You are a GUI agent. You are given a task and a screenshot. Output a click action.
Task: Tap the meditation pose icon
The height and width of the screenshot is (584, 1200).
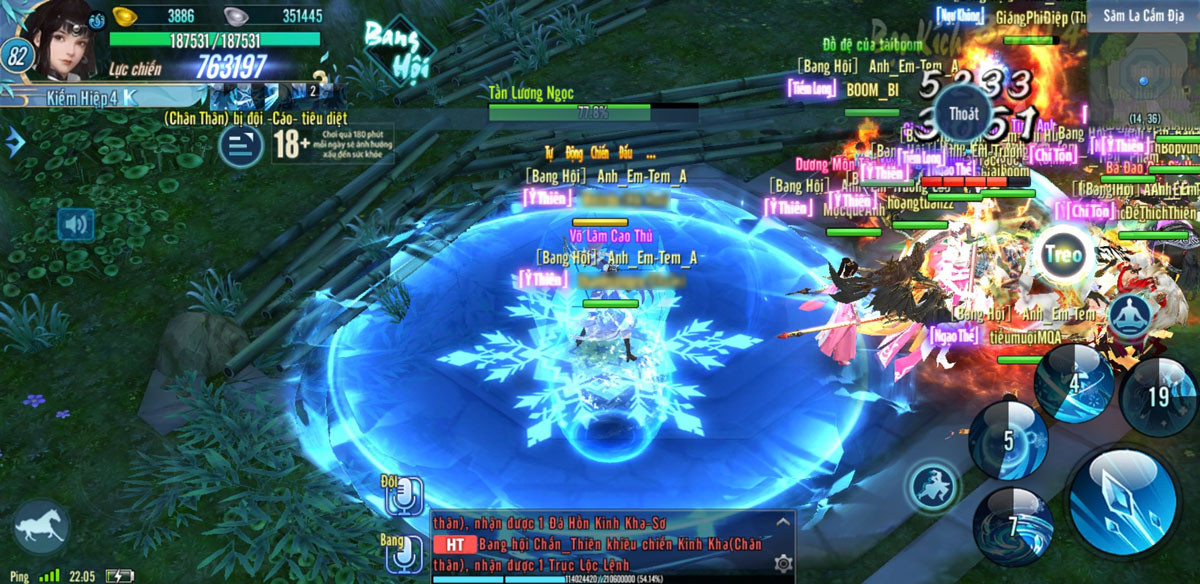tap(1133, 314)
